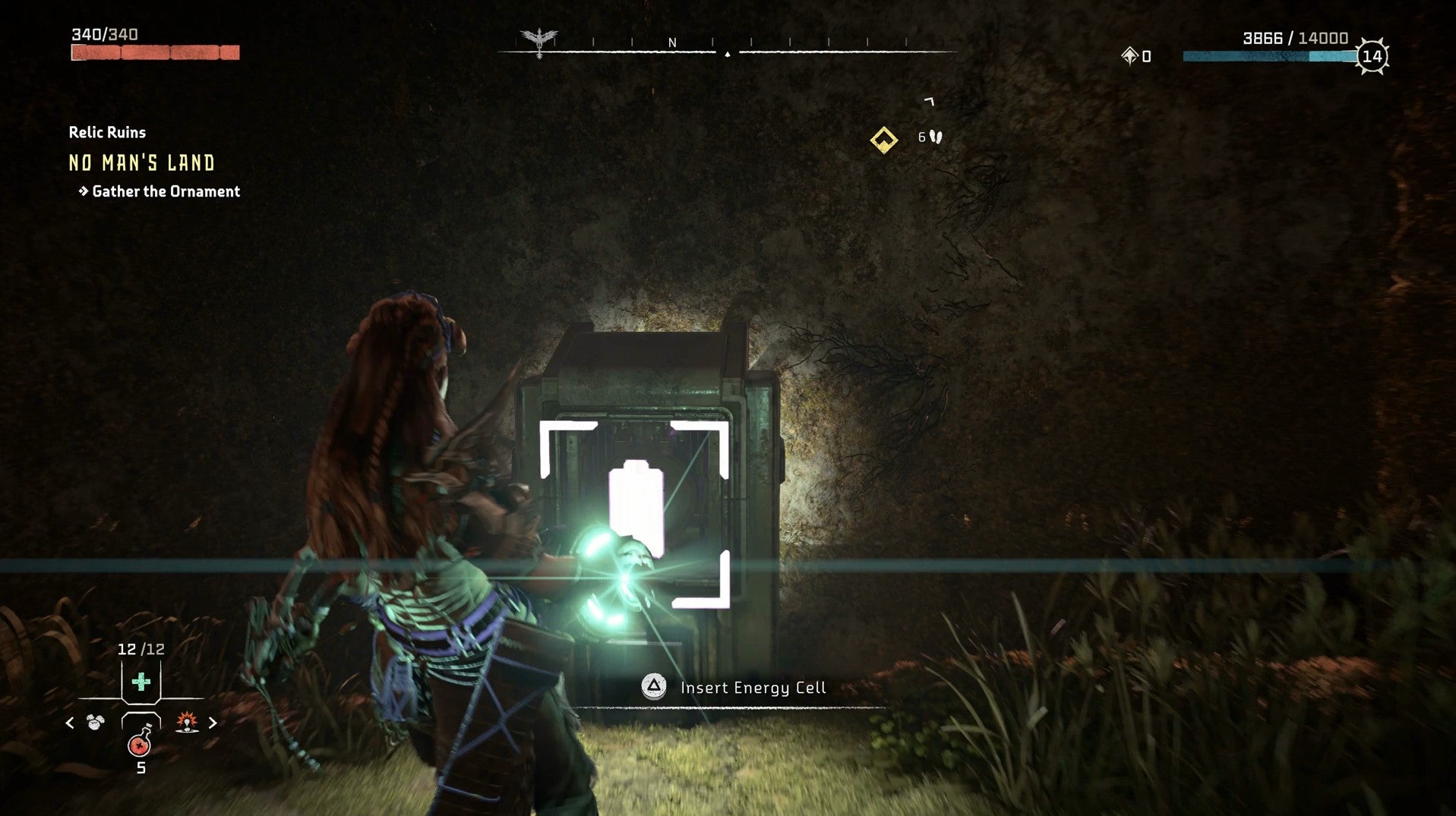
Task: Open the previous tool with the left arrow
Action: pos(68,722)
